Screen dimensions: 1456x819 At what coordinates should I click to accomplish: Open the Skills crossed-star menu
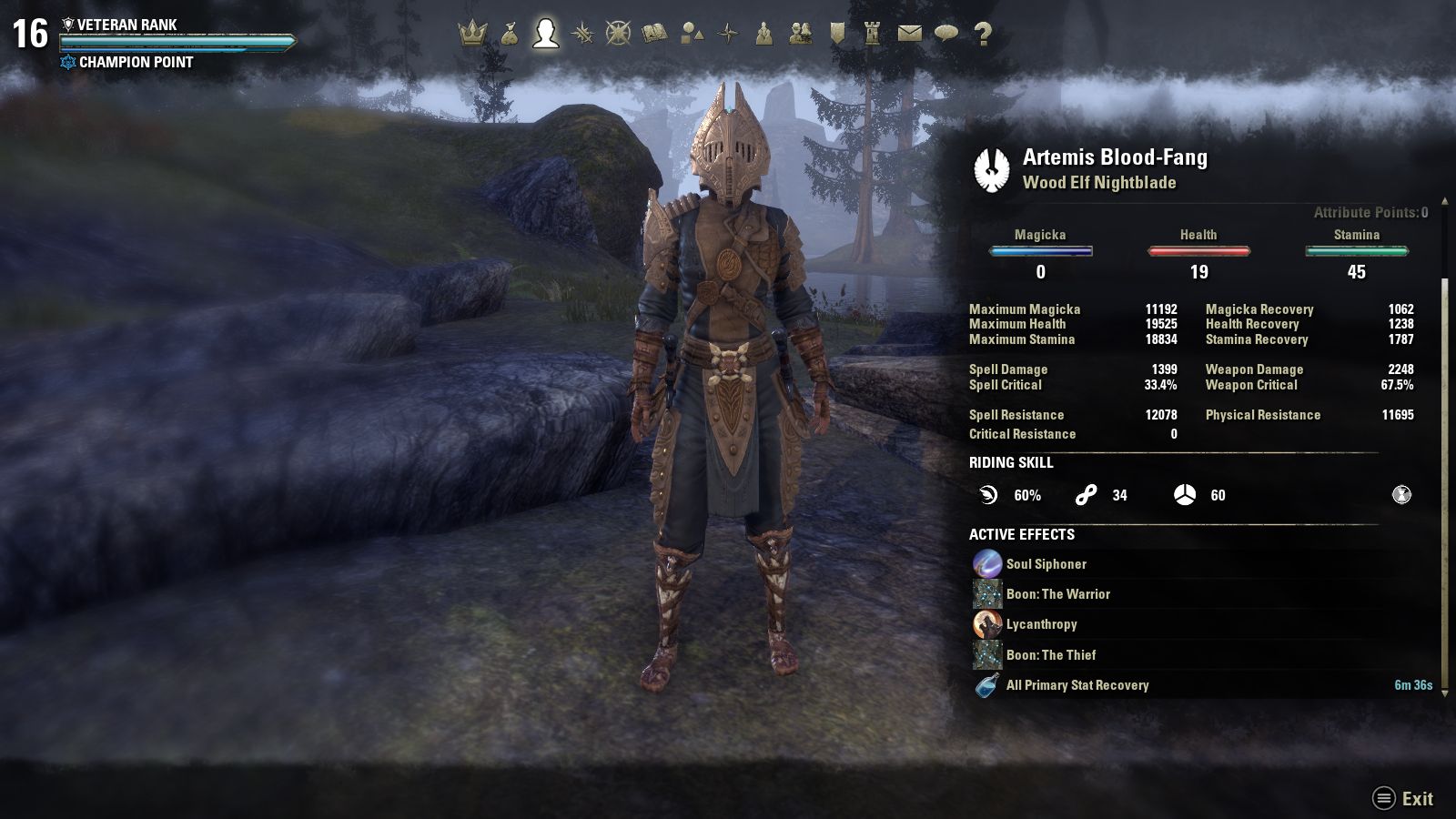pyautogui.click(x=582, y=35)
